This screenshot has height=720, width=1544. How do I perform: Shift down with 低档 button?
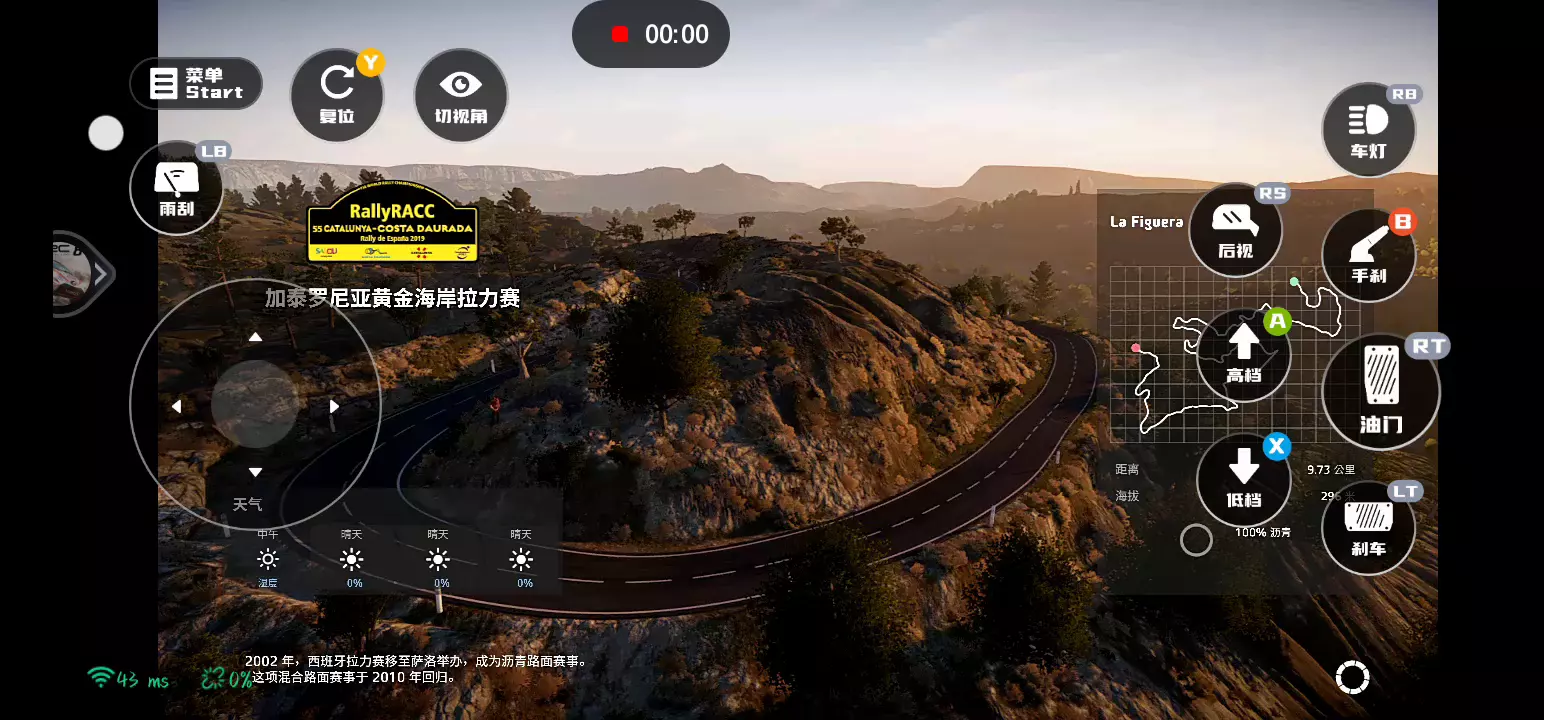click(x=1243, y=480)
